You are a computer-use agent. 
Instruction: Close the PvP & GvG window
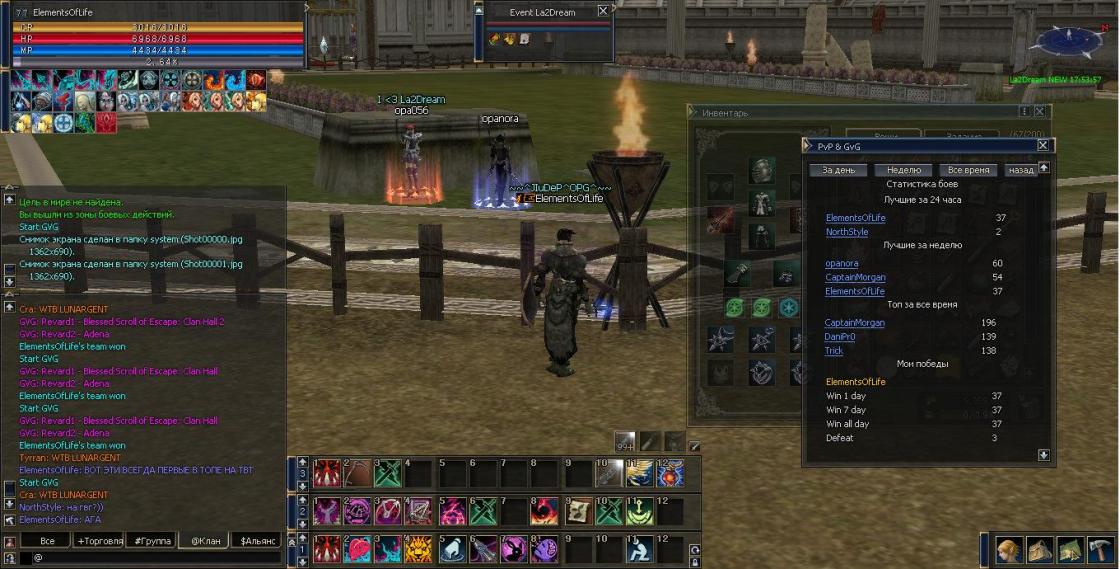coord(1043,146)
